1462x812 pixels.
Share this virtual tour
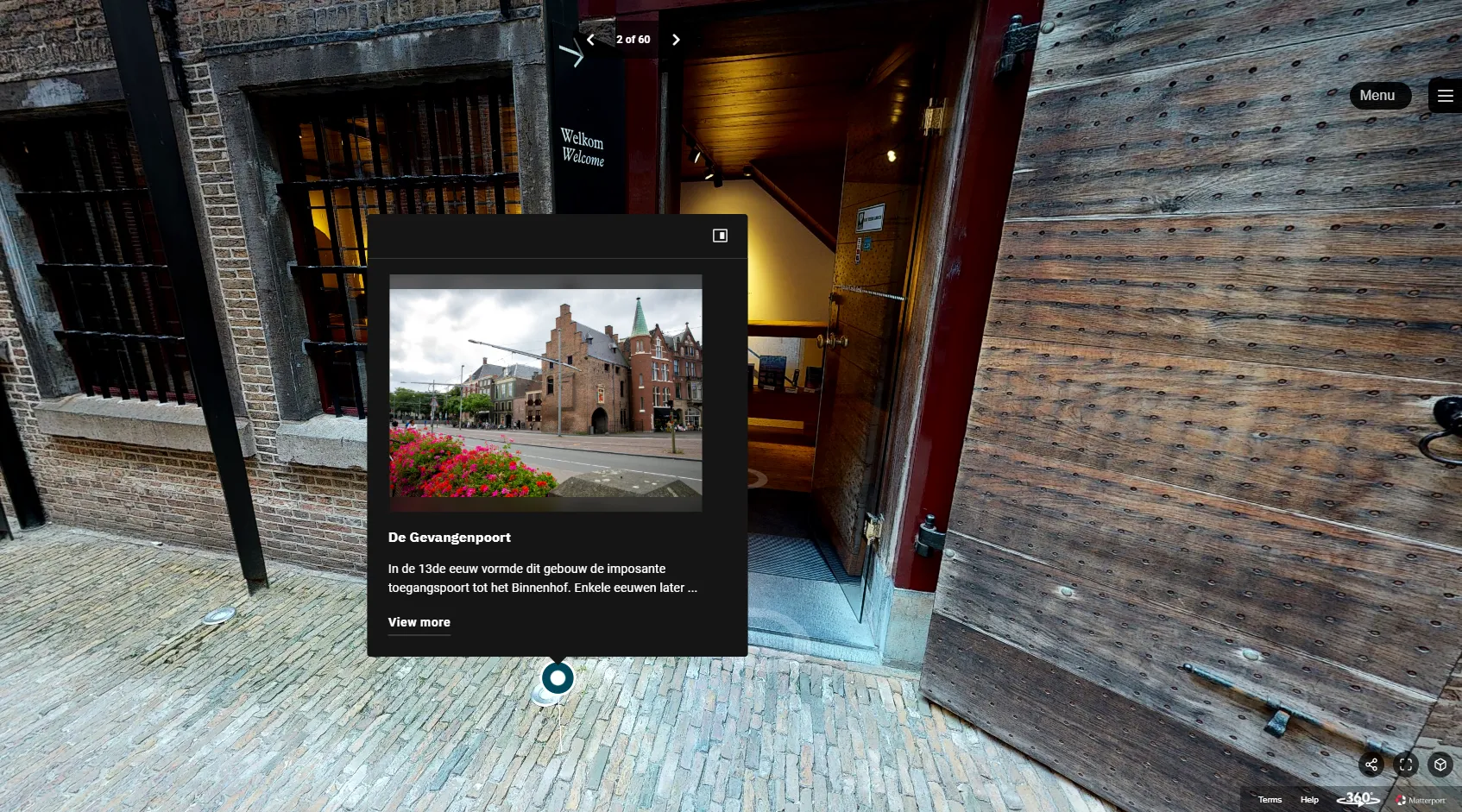pos(1371,765)
